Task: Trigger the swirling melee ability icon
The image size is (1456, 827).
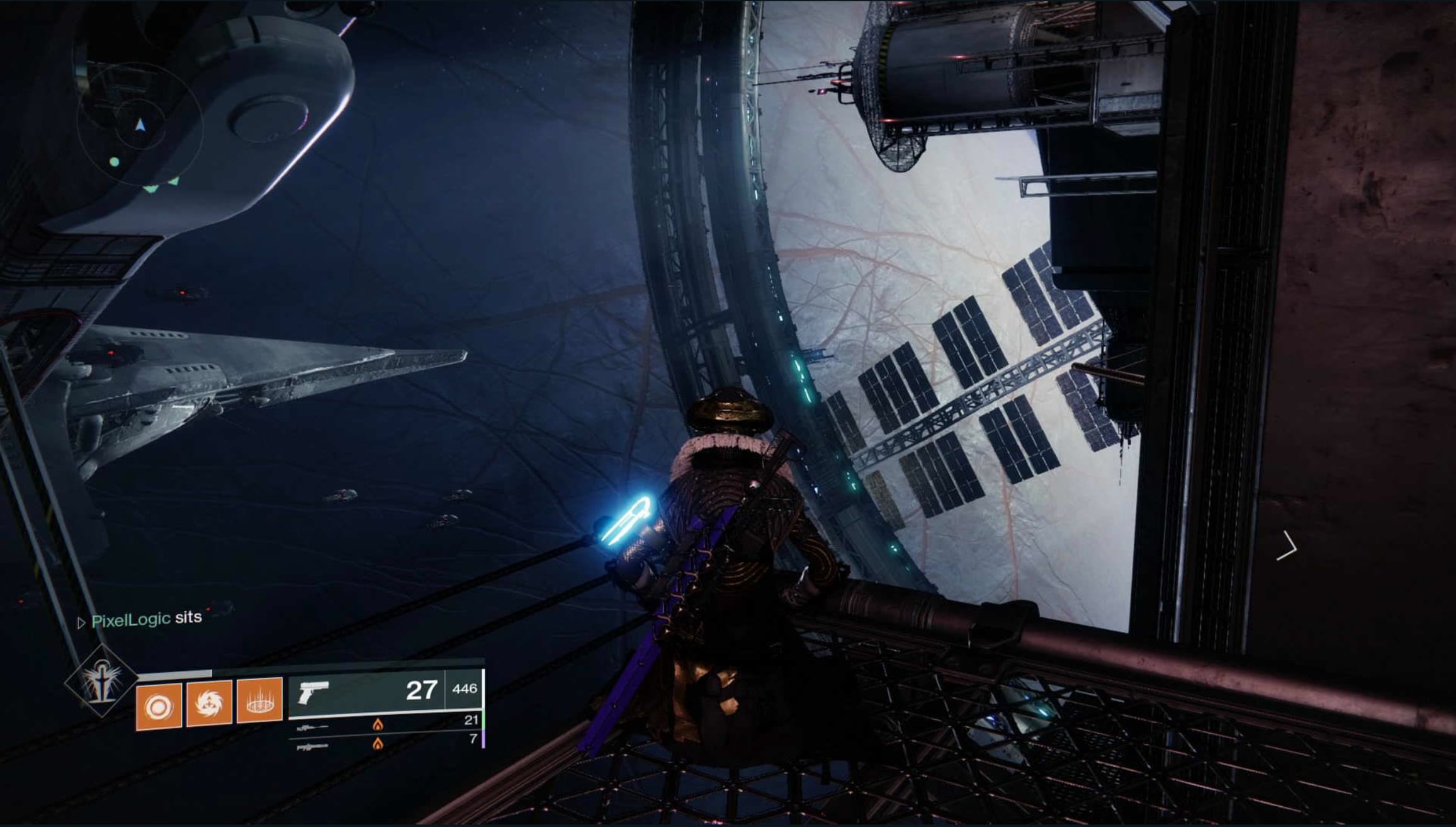Action: click(209, 703)
